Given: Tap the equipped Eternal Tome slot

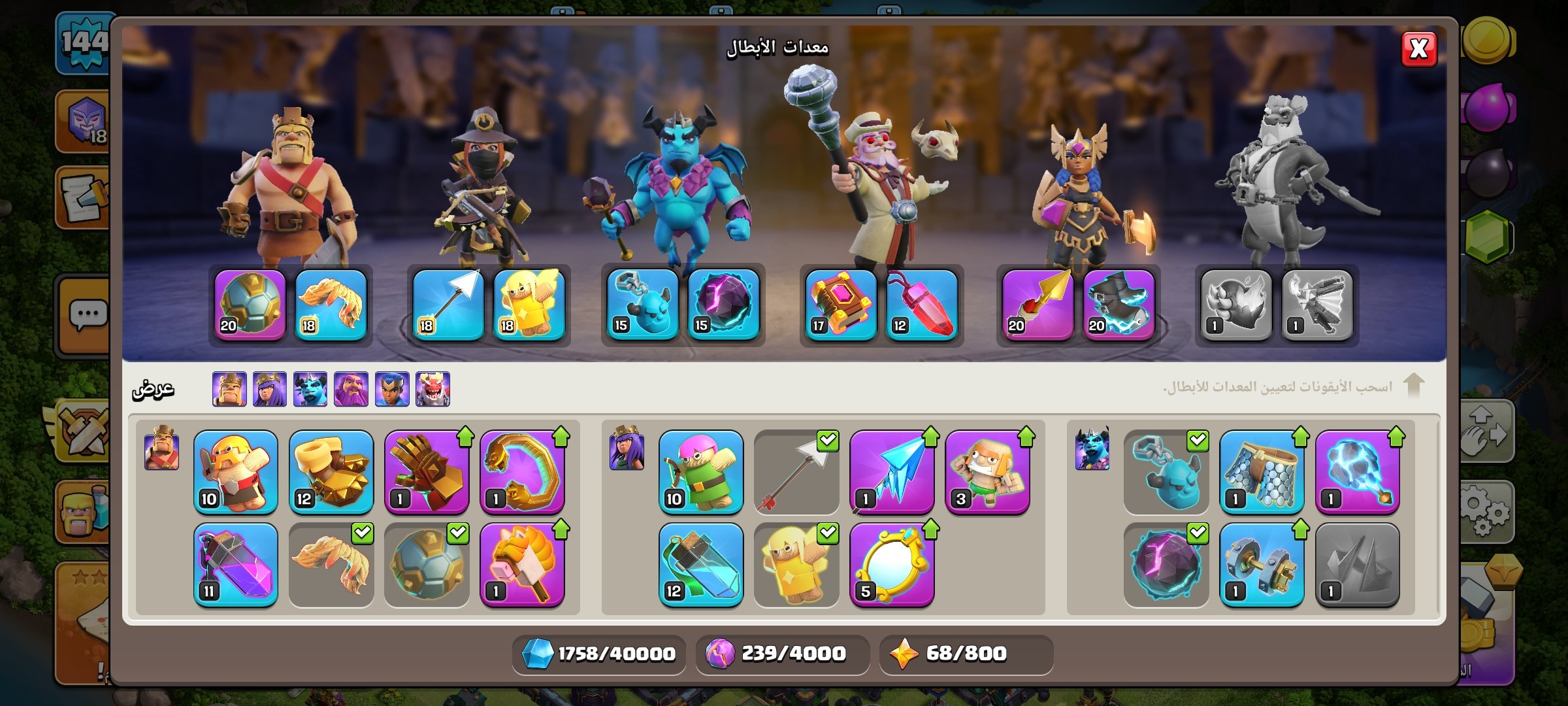Looking at the screenshot, I should 841,305.
